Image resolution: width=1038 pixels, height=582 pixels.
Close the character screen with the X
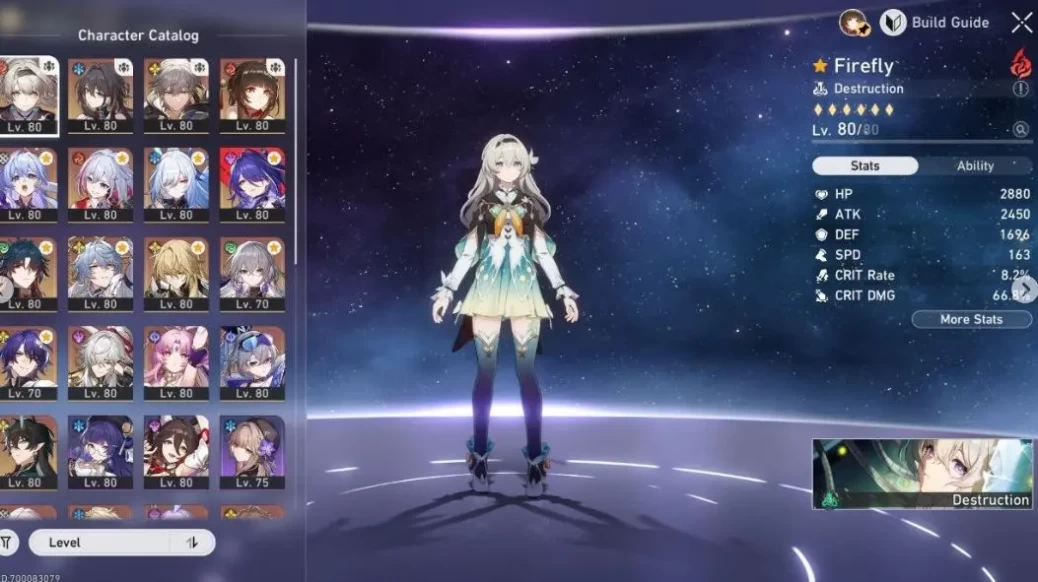pos(1021,22)
